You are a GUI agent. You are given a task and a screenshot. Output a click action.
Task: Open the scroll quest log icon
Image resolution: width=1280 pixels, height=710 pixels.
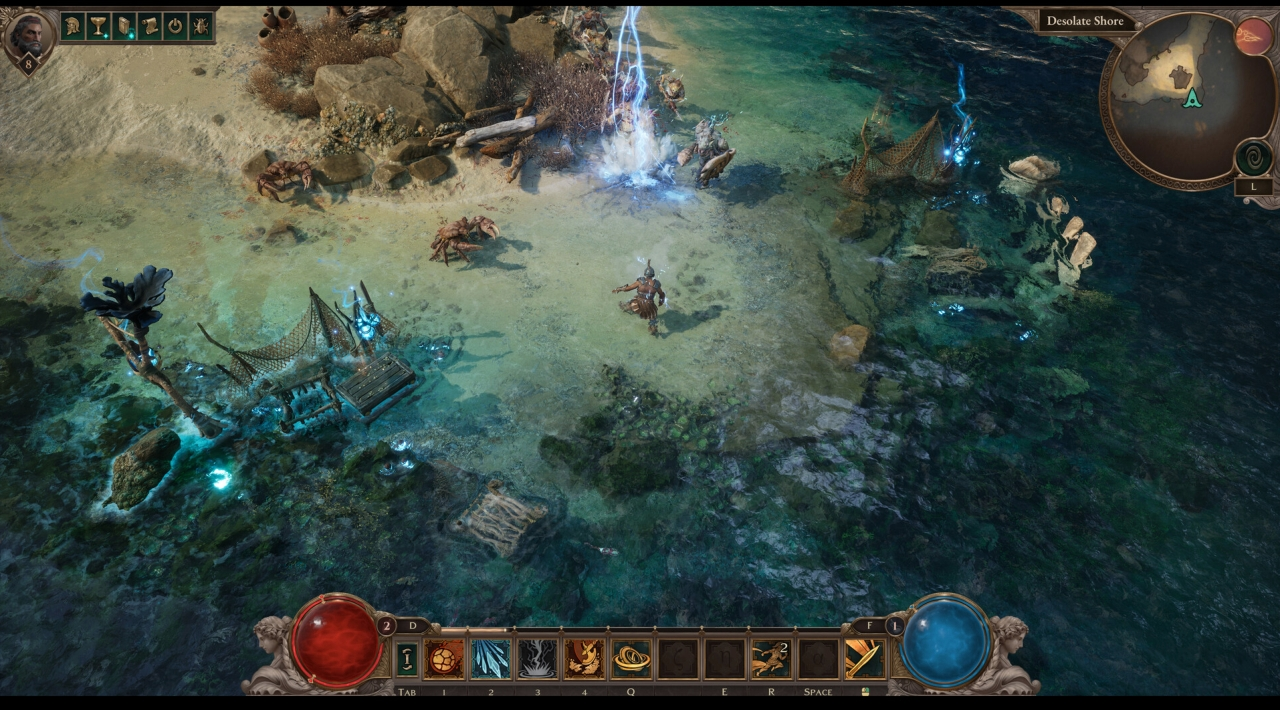(x=150, y=26)
